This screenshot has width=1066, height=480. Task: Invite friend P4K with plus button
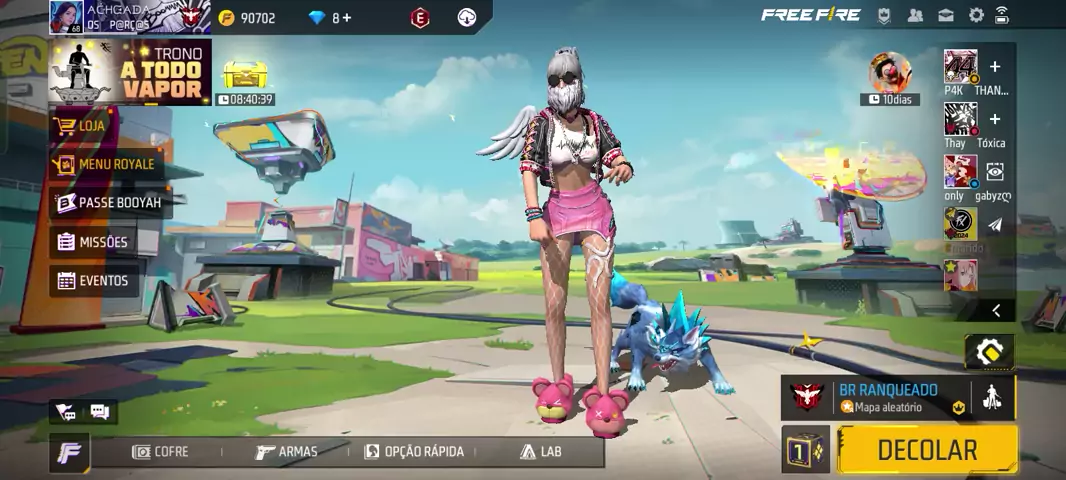tap(994, 67)
